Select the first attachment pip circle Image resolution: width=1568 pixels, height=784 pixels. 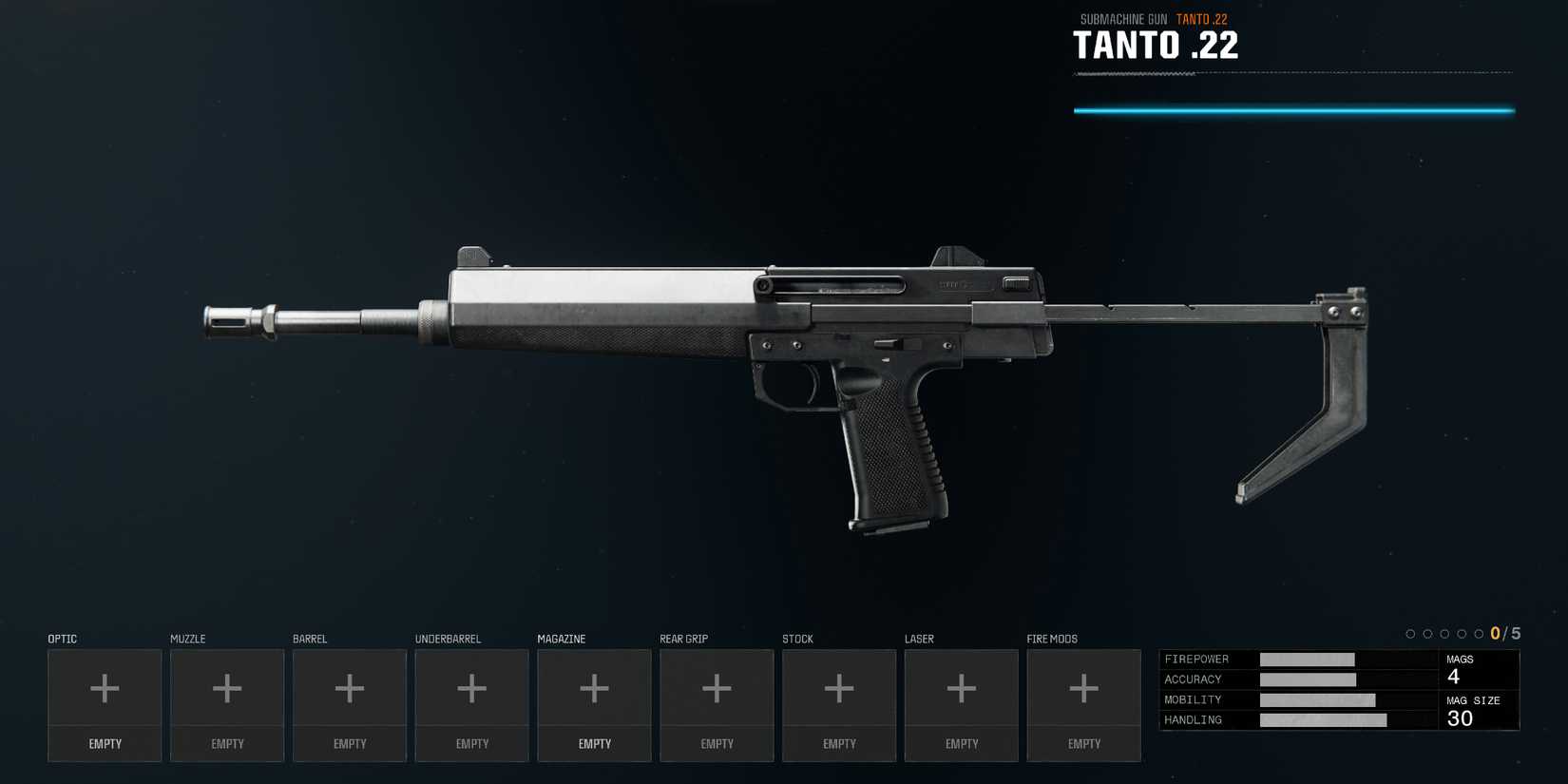[1410, 631]
